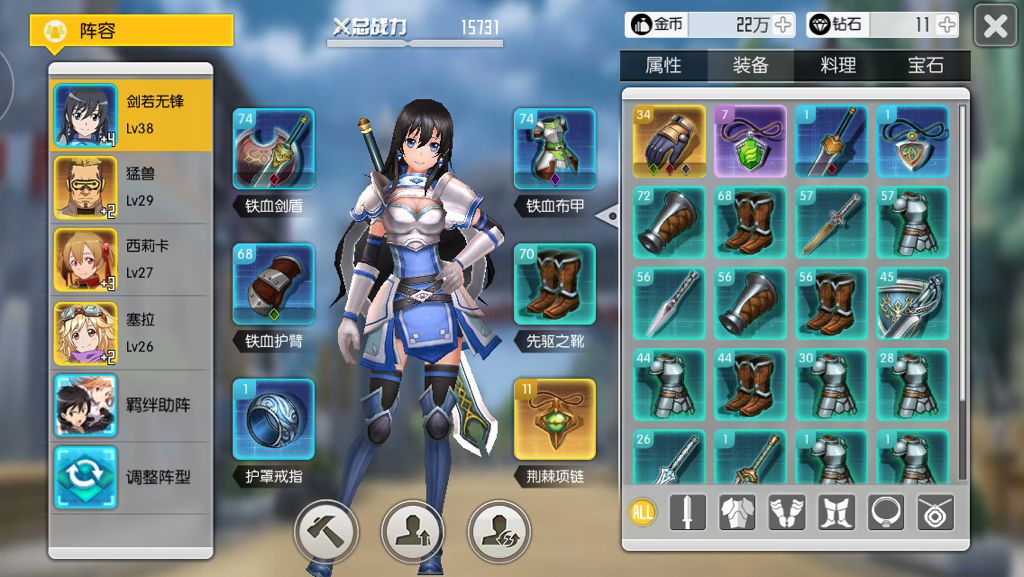Image resolution: width=1024 pixels, height=577 pixels.
Task: Show all items with the ALL filter
Action: click(x=643, y=513)
